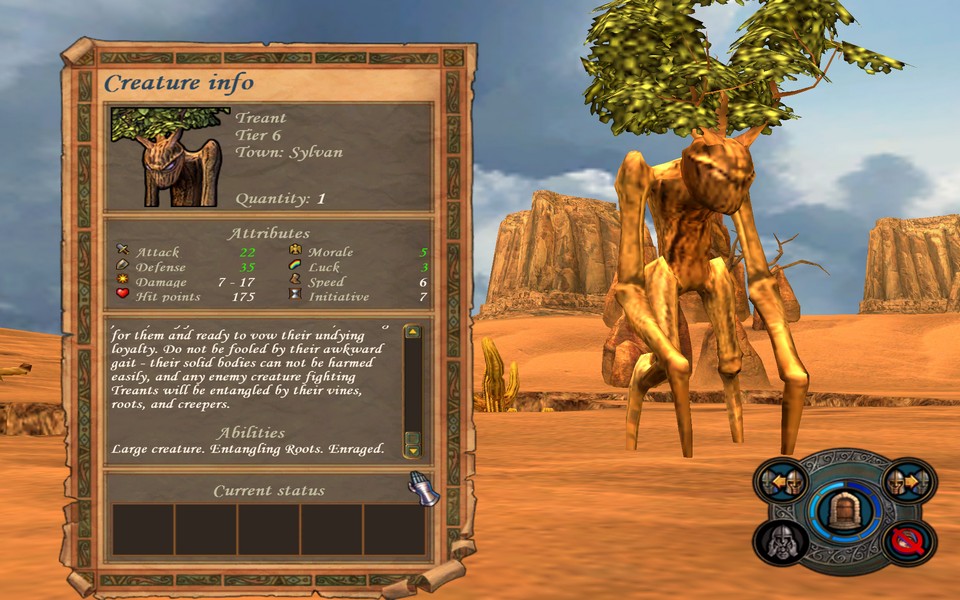Click the Treant portrait in Creature info
The height and width of the screenshot is (600, 960).
167,156
